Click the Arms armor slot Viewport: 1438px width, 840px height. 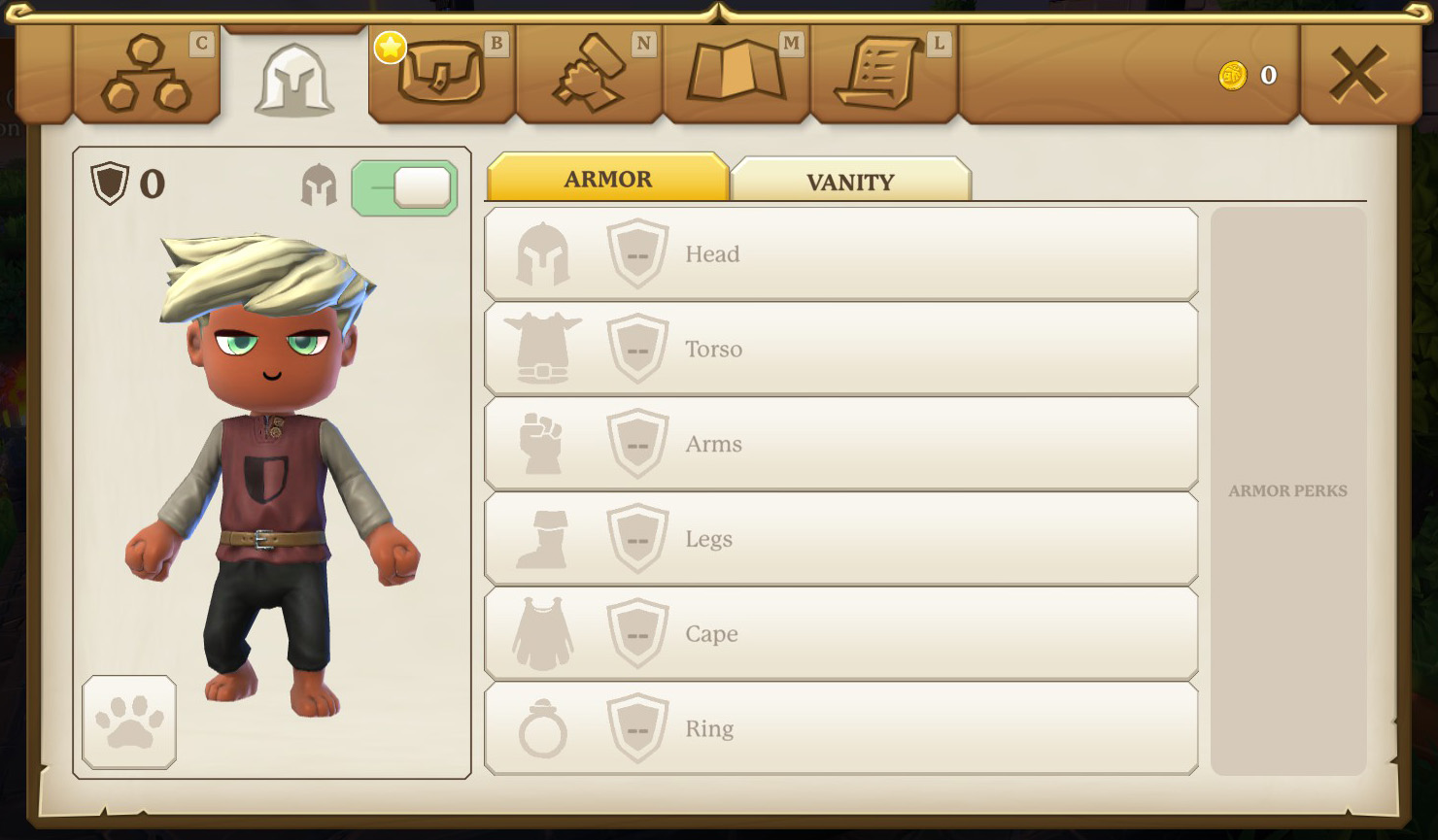(840, 444)
